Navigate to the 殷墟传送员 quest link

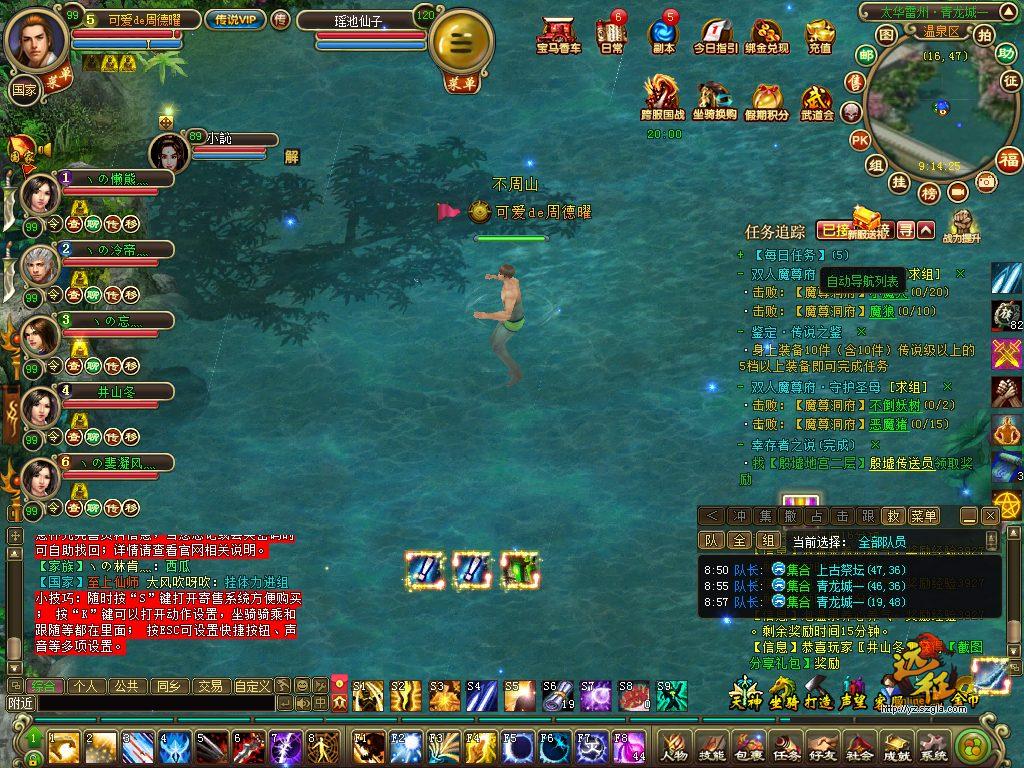901,463
